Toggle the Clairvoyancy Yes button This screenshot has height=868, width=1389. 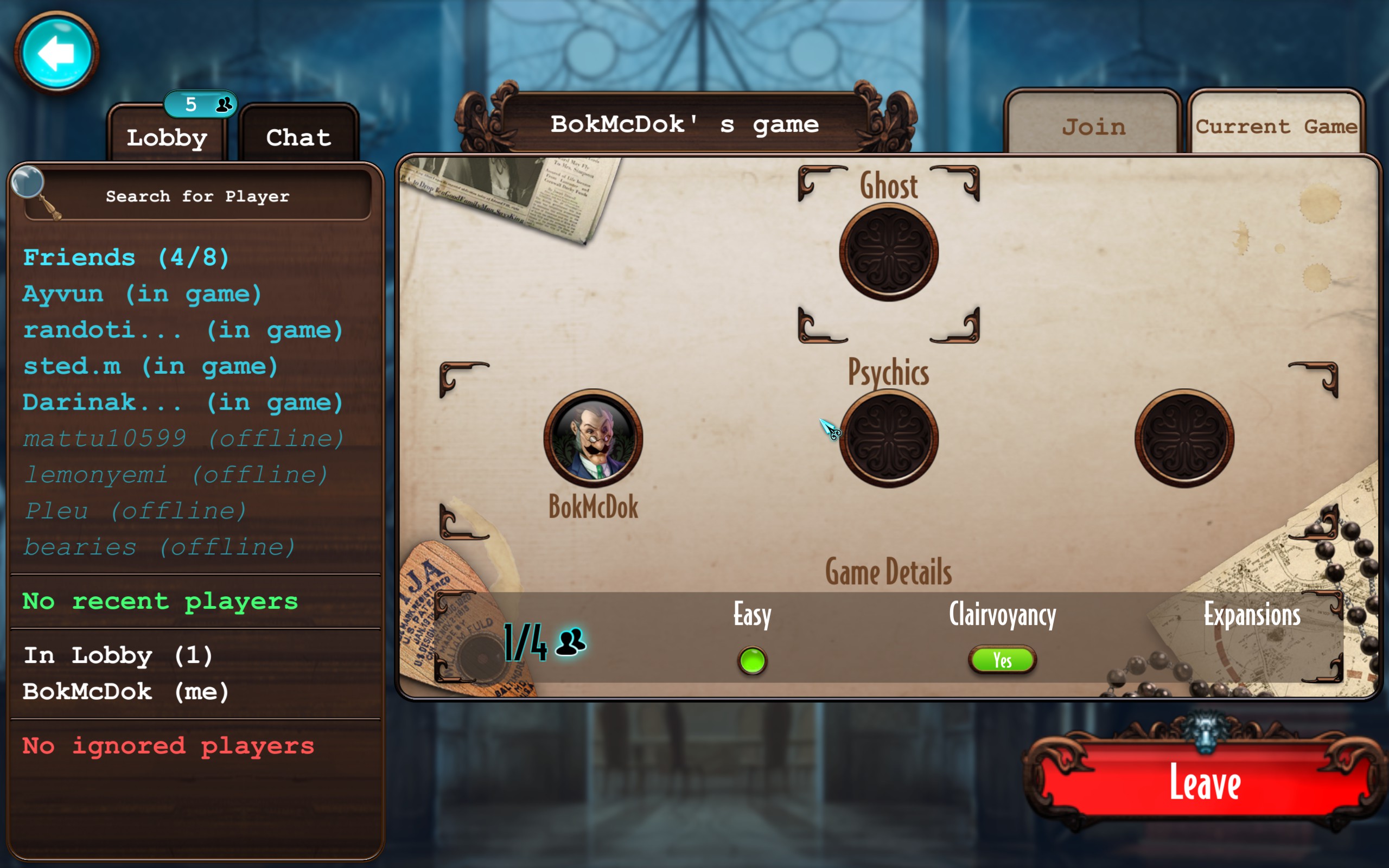1002,660
